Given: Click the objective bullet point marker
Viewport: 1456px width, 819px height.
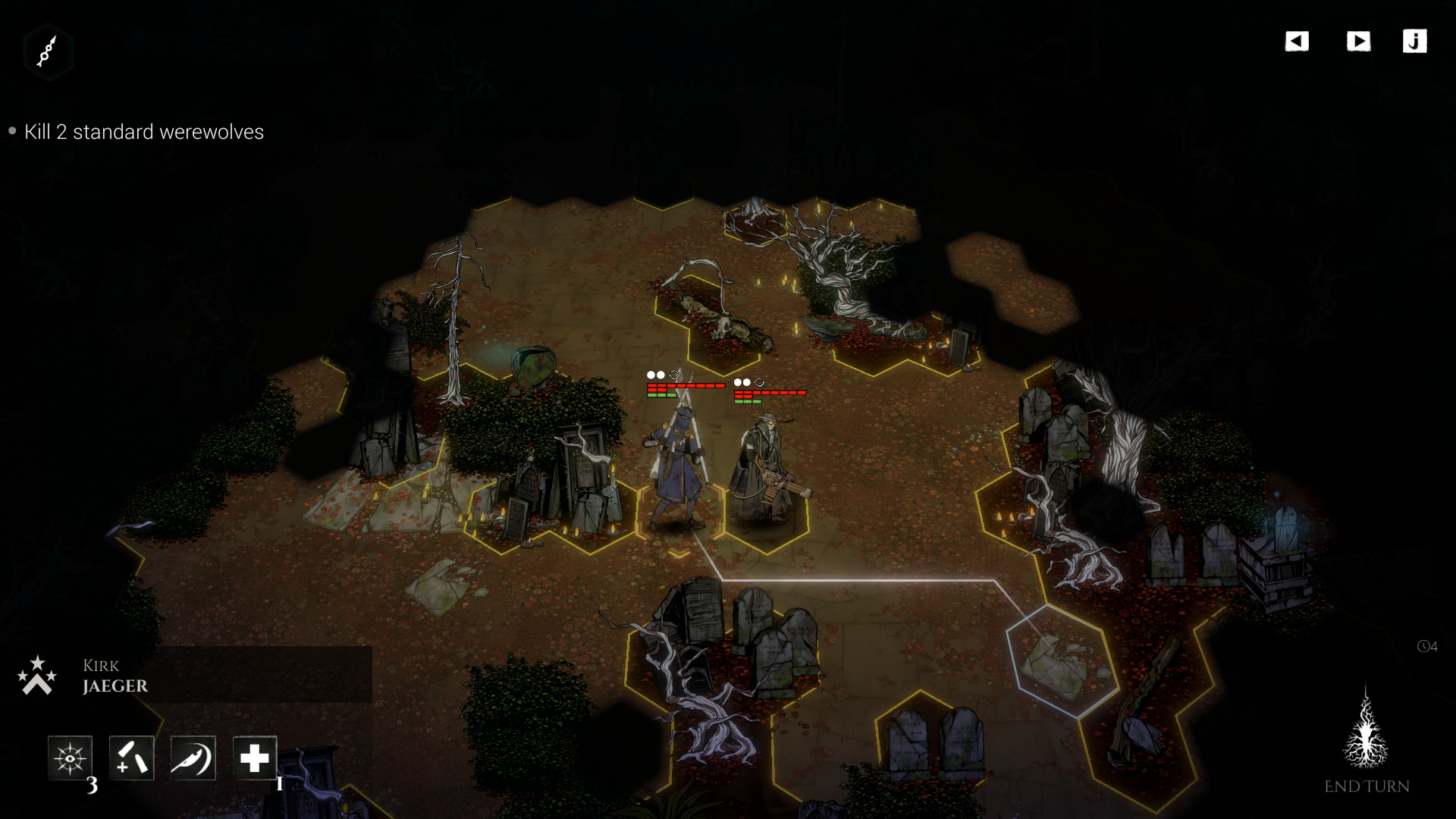Looking at the screenshot, I should pyautogui.click(x=11, y=130).
